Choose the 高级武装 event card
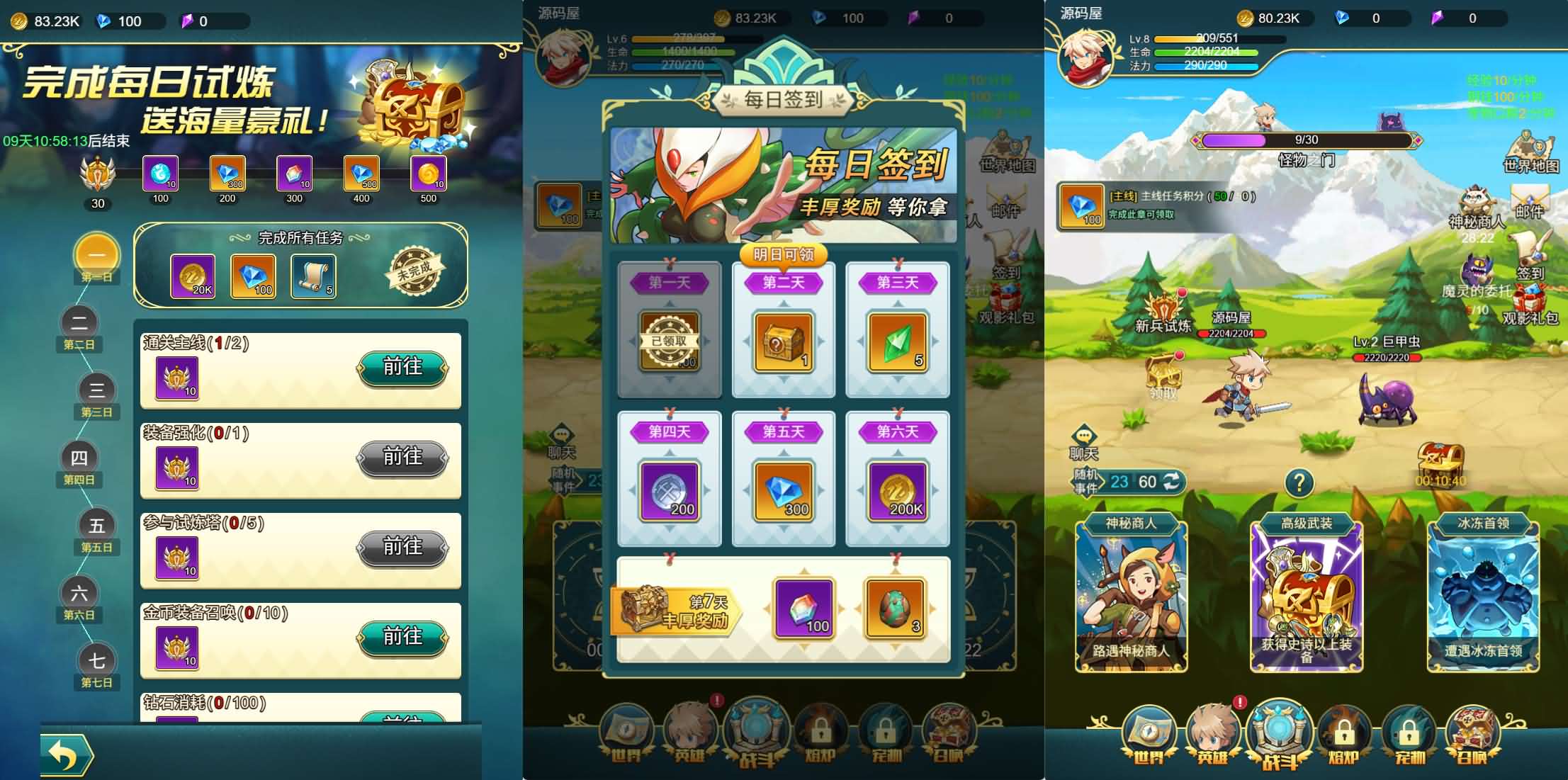This screenshot has width=1568, height=780. [x=1306, y=597]
